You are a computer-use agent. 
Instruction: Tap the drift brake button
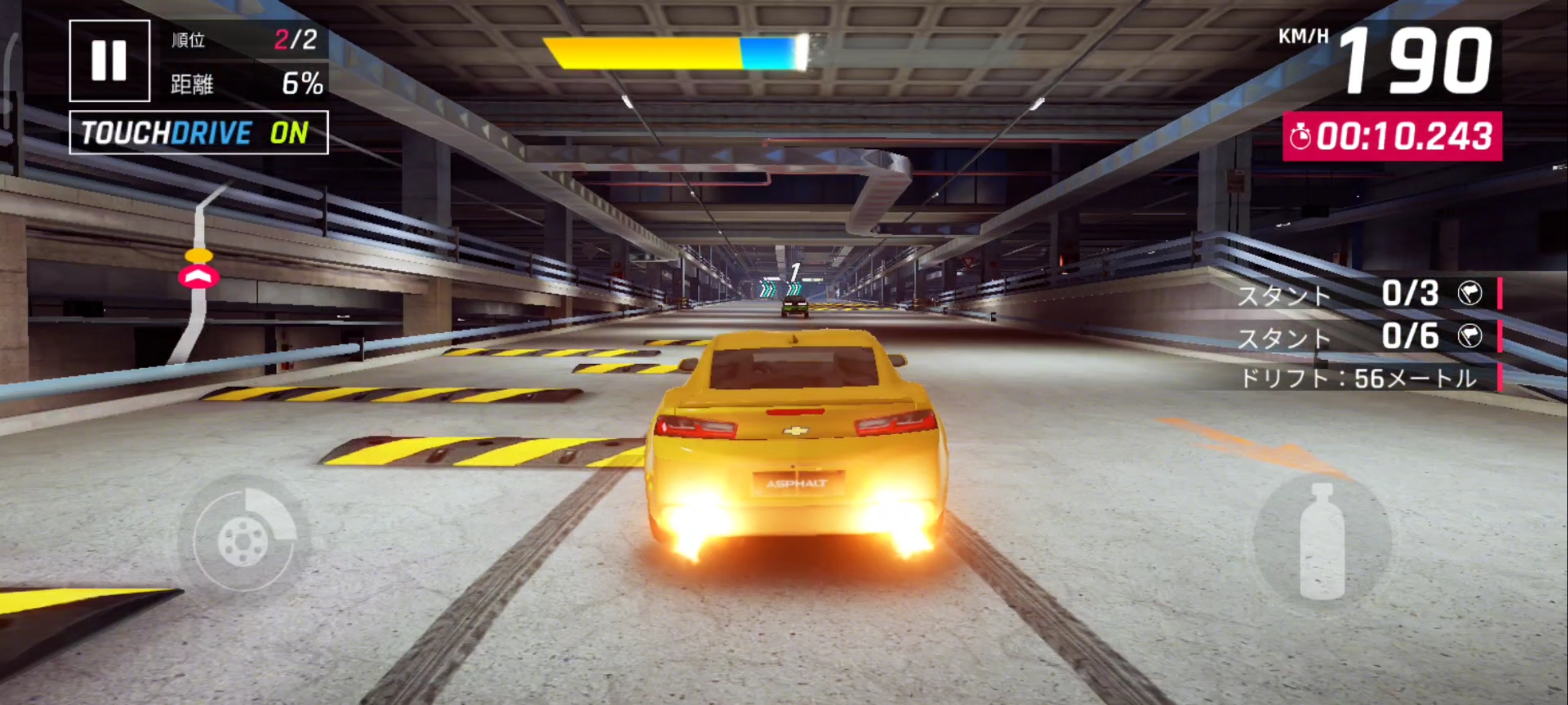(243, 540)
